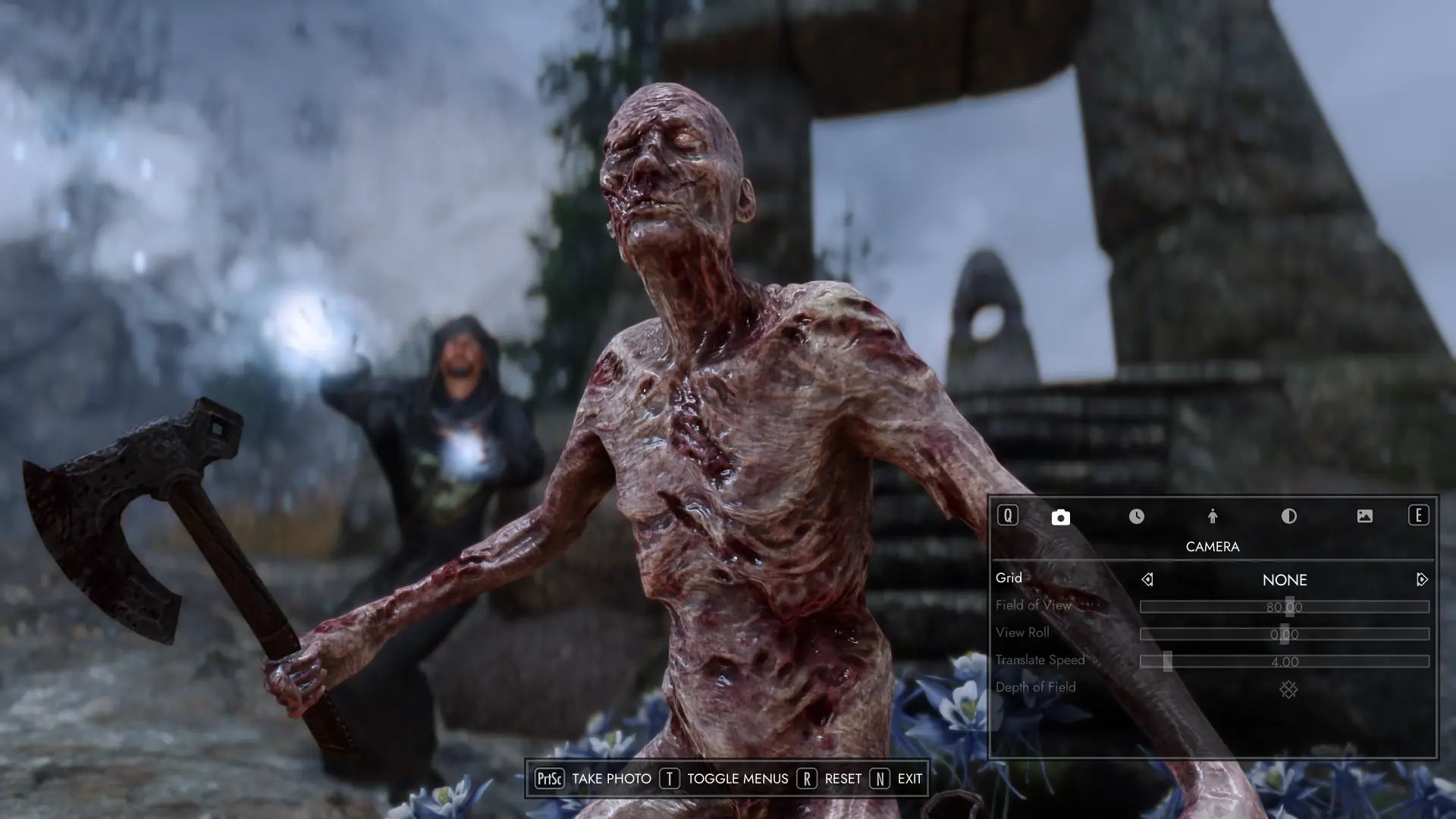Viewport: 1456px width, 819px height.
Task: Click the left arrow on the Grid selector
Action: 1147,579
